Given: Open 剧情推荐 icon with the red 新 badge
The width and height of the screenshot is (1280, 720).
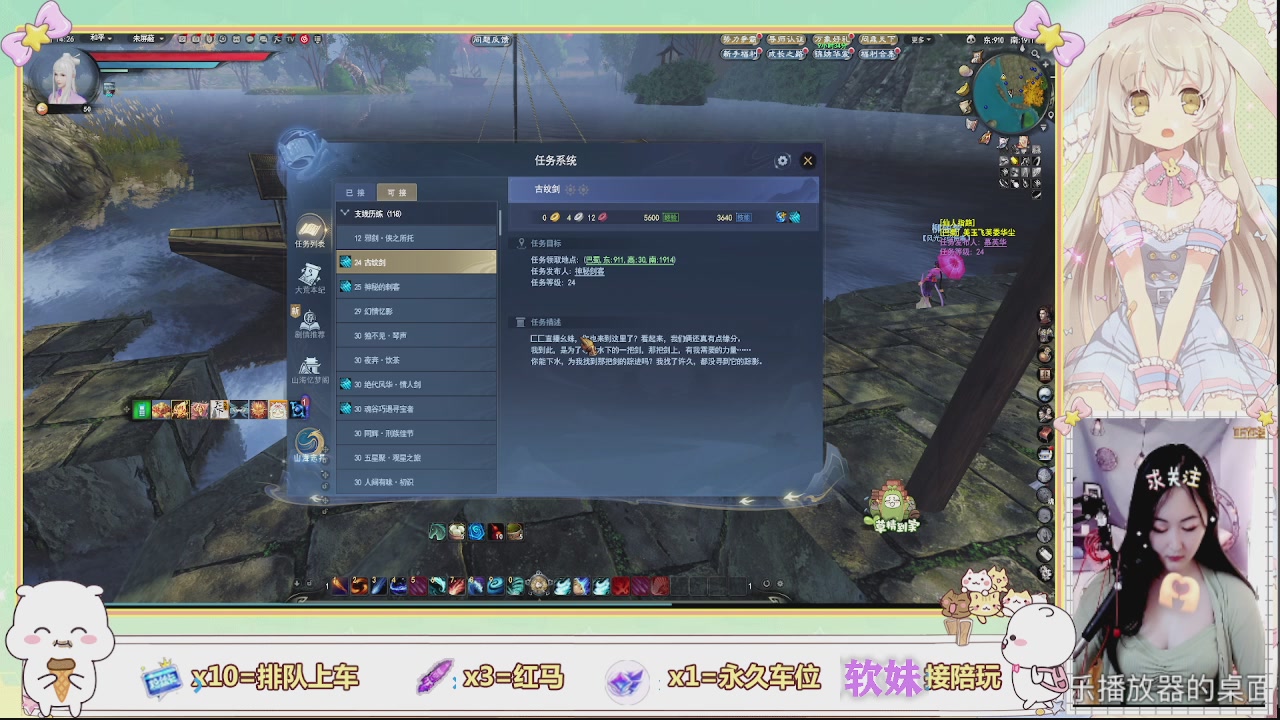Looking at the screenshot, I should [310, 322].
